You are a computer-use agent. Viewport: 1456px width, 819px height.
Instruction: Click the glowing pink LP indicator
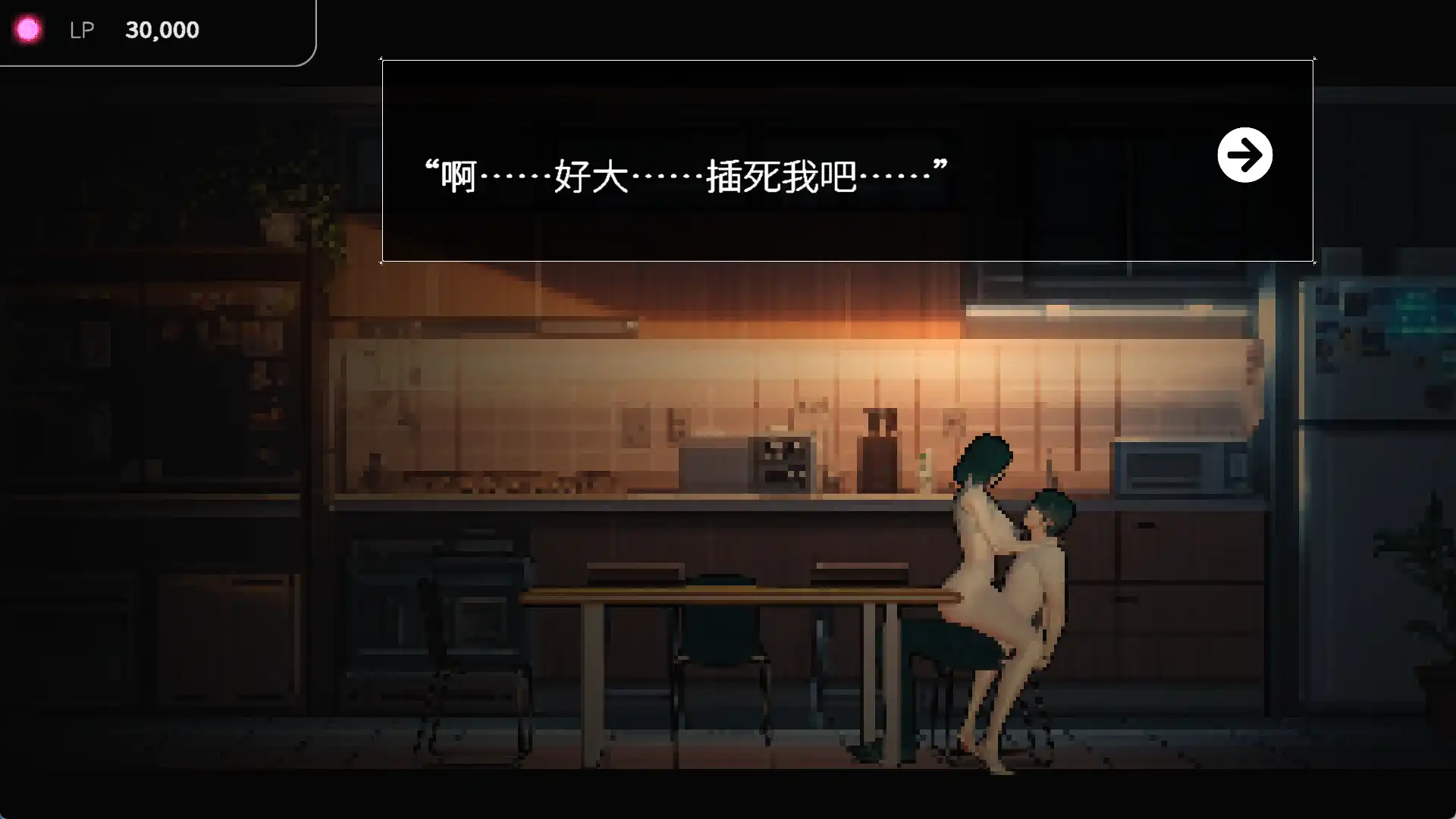click(28, 29)
